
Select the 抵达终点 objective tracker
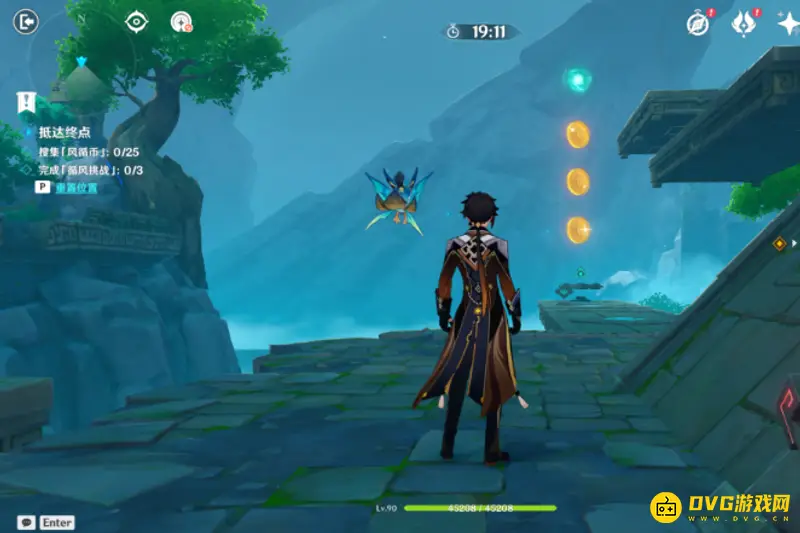[x=64, y=132]
